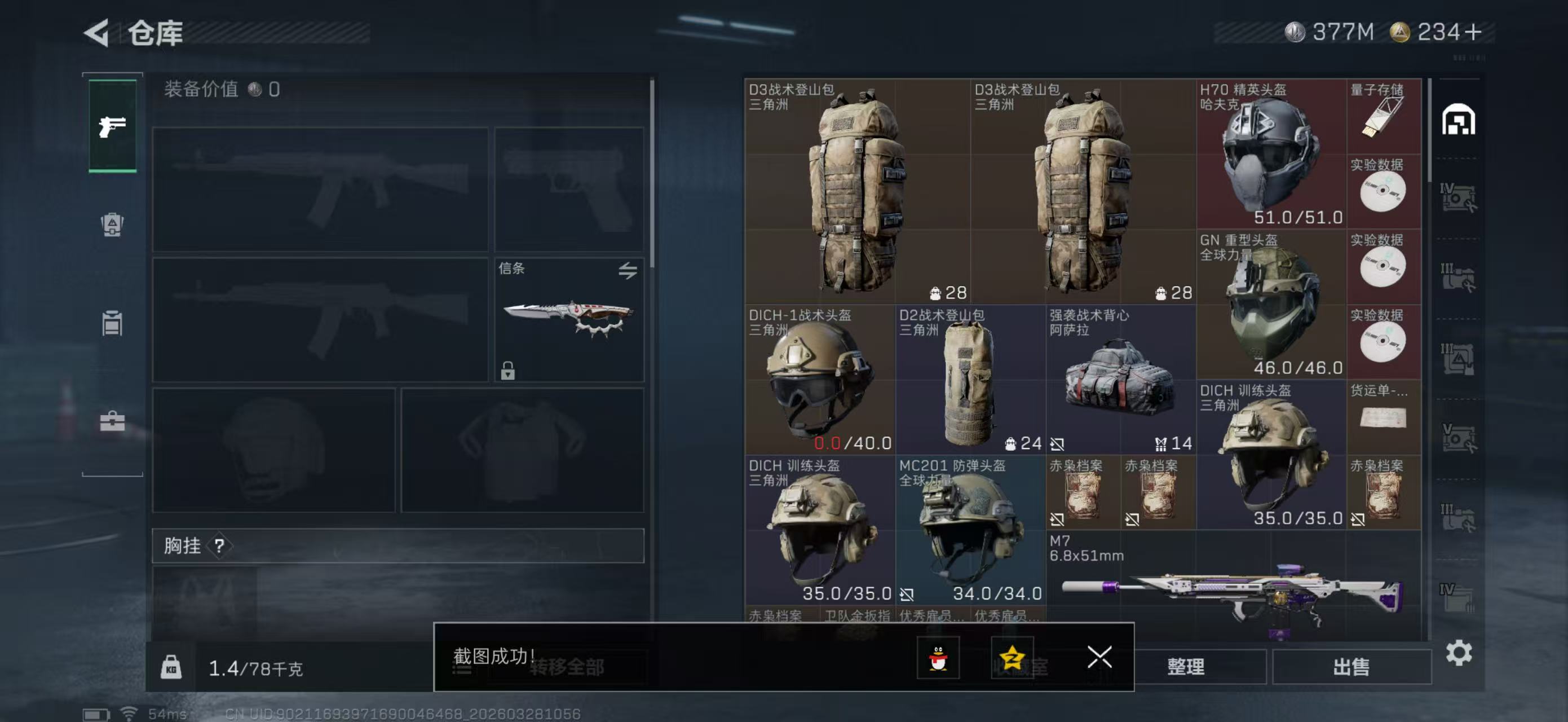1568x722 pixels.
Task: Go back using the arrow beside 仓库
Action: point(97,32)
